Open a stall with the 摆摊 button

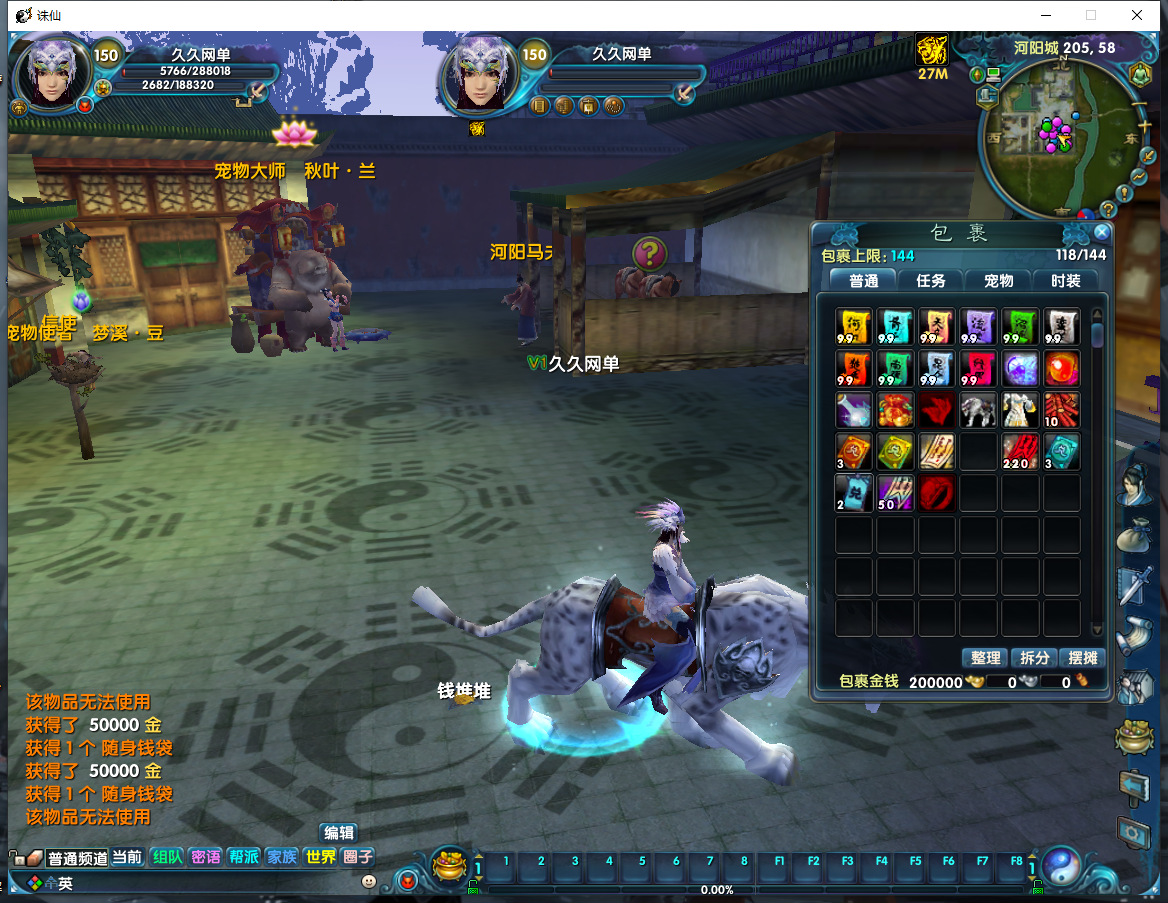(1083, 658)
